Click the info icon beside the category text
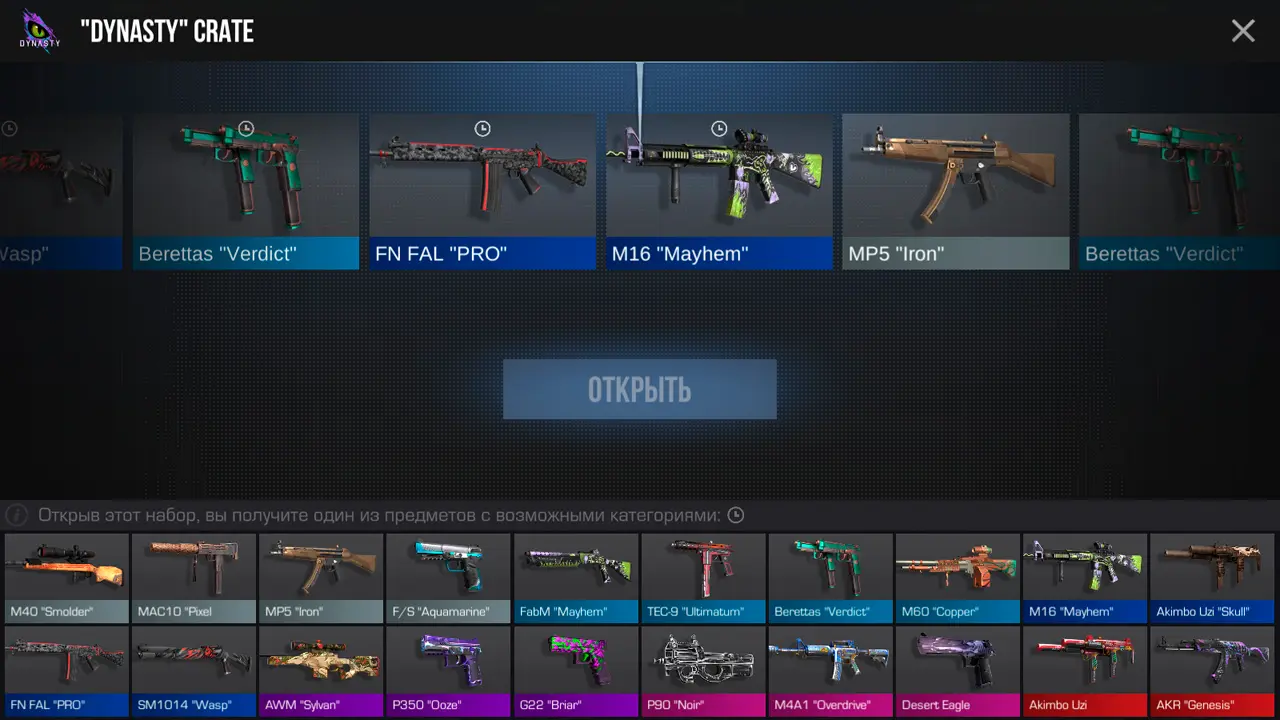 (x=16, y=516)
